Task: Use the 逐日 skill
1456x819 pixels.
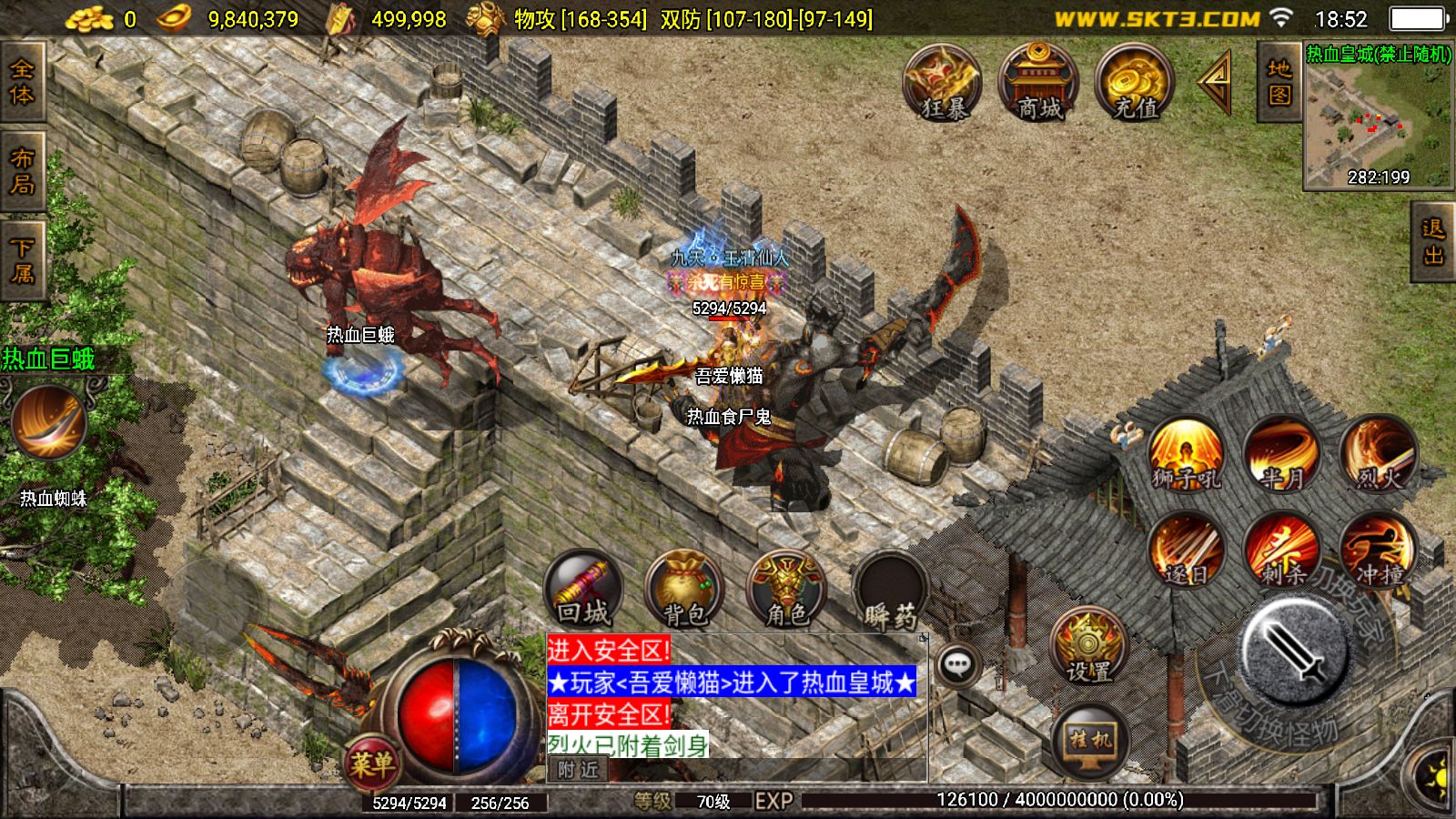Action: [x=1186, y=551]
